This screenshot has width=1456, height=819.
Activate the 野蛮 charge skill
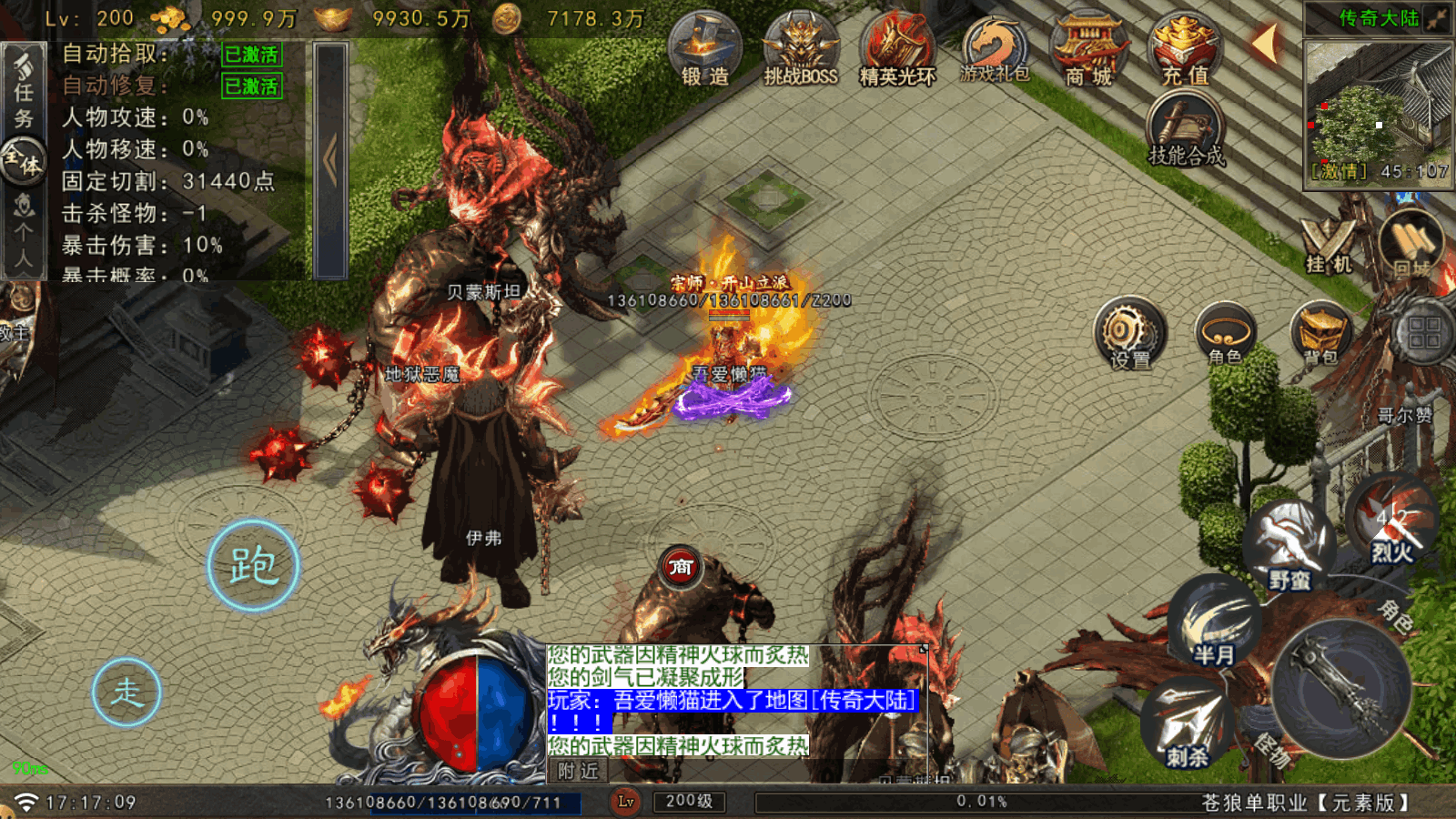click(x=1289, y=544)
